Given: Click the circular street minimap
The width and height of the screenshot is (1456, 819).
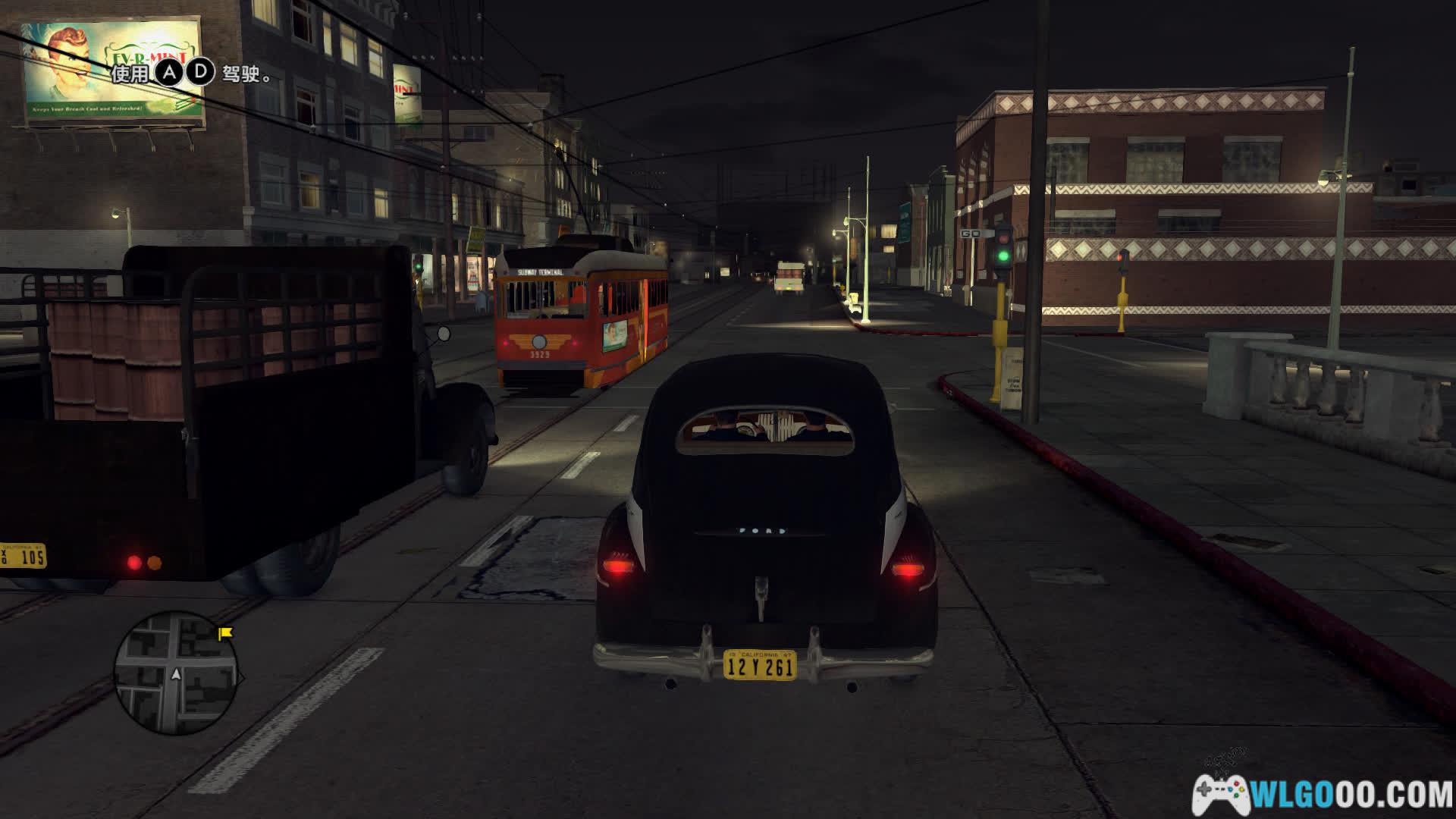Looking at the screenshot, I should tap(176, 673).
